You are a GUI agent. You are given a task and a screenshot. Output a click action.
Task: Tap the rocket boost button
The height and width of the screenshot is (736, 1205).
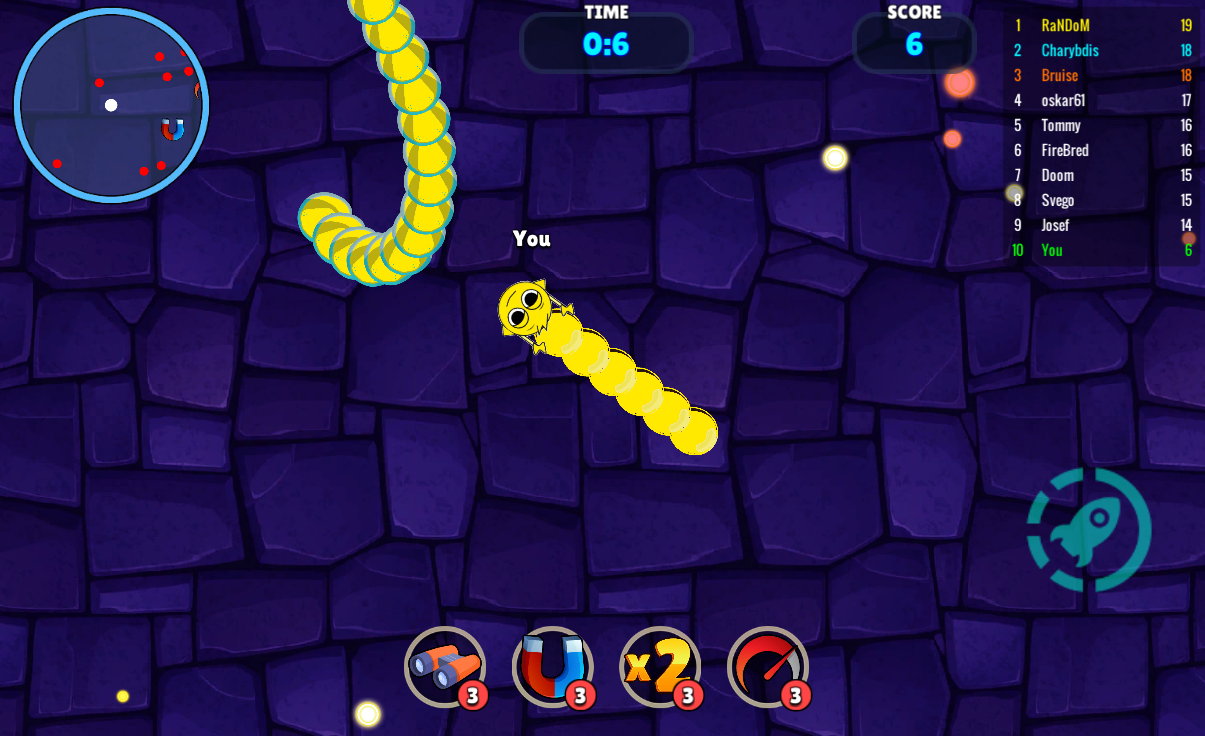pos(1089,529)
